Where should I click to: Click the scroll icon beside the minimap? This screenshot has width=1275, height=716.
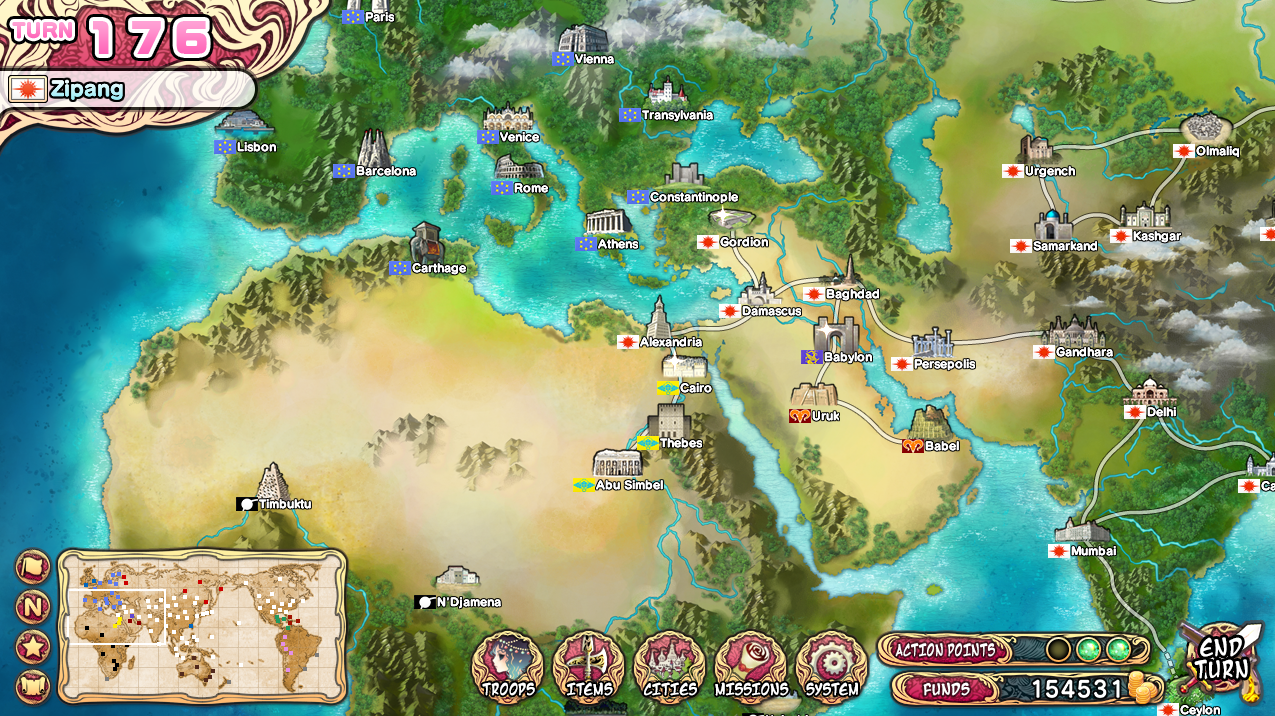[x=33, y=687]
